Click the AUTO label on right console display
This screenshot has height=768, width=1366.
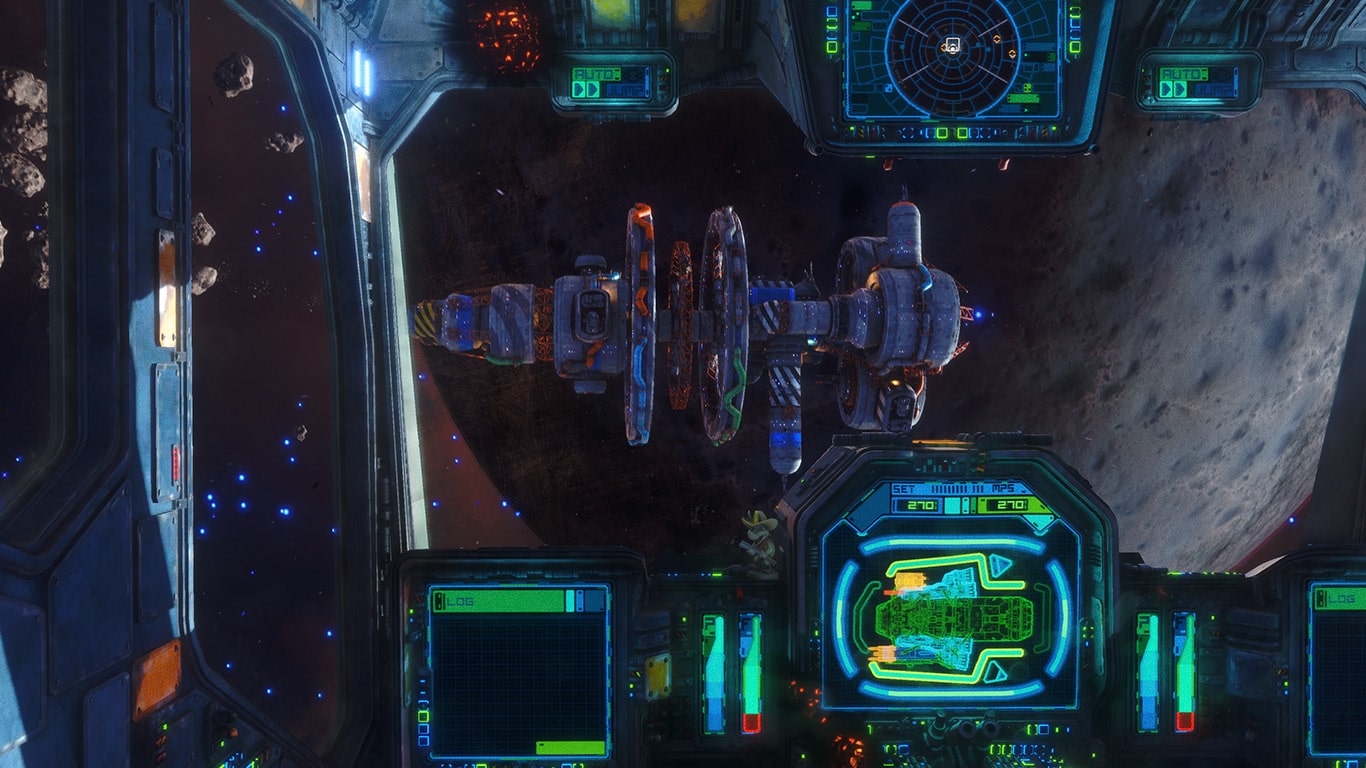(x=1184, y=74)
